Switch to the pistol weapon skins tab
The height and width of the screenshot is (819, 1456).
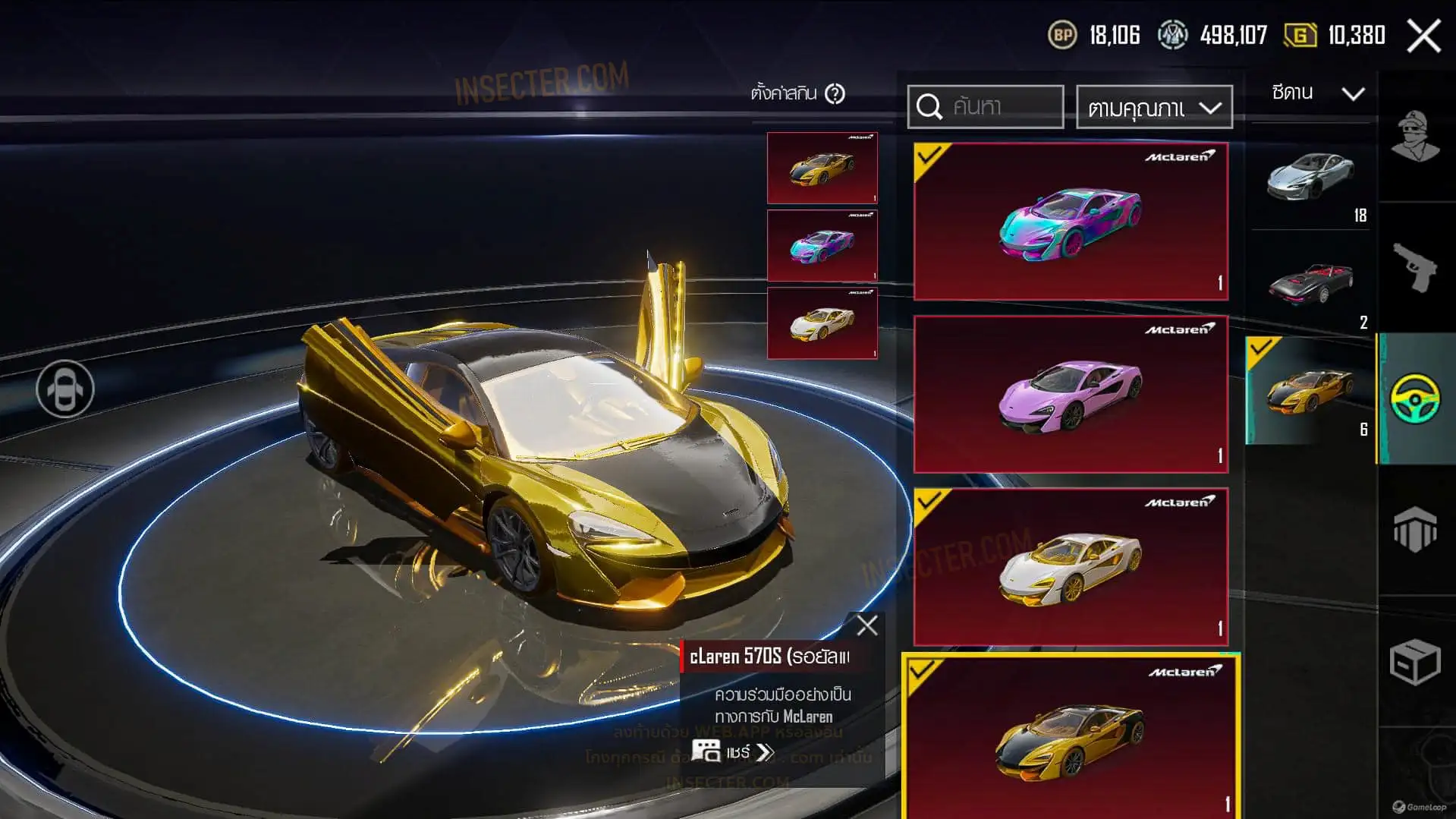[1416, 267]
